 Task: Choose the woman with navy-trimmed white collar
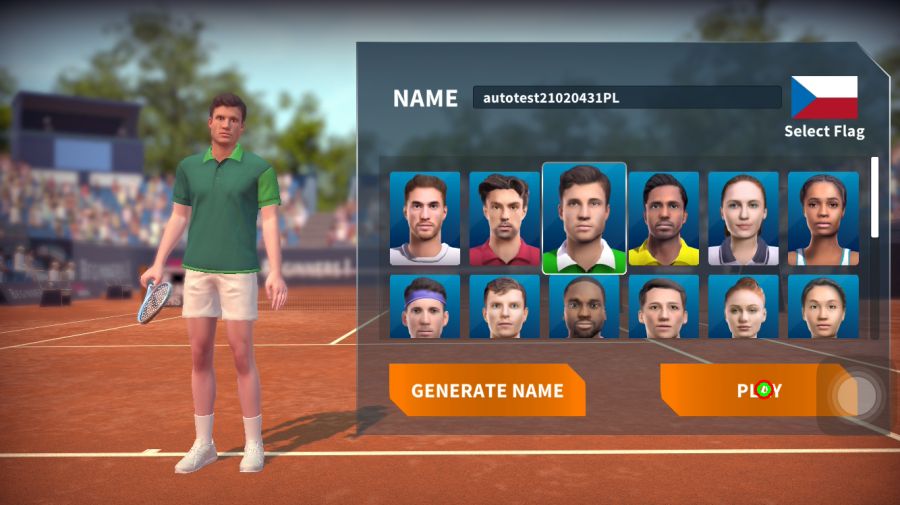(x=743, y=219)
